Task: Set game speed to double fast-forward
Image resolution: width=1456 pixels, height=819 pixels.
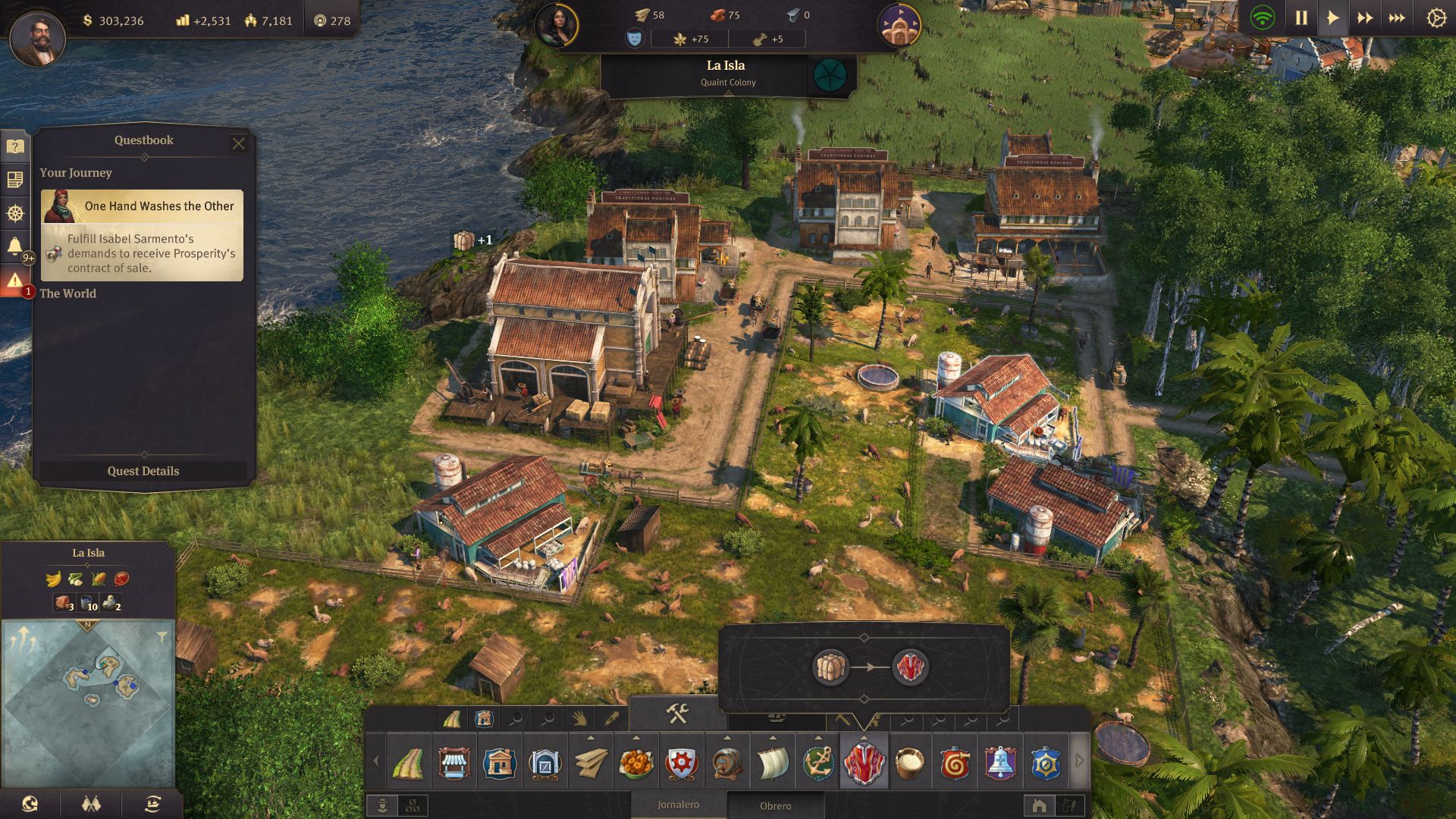Action: point(1364,18)
